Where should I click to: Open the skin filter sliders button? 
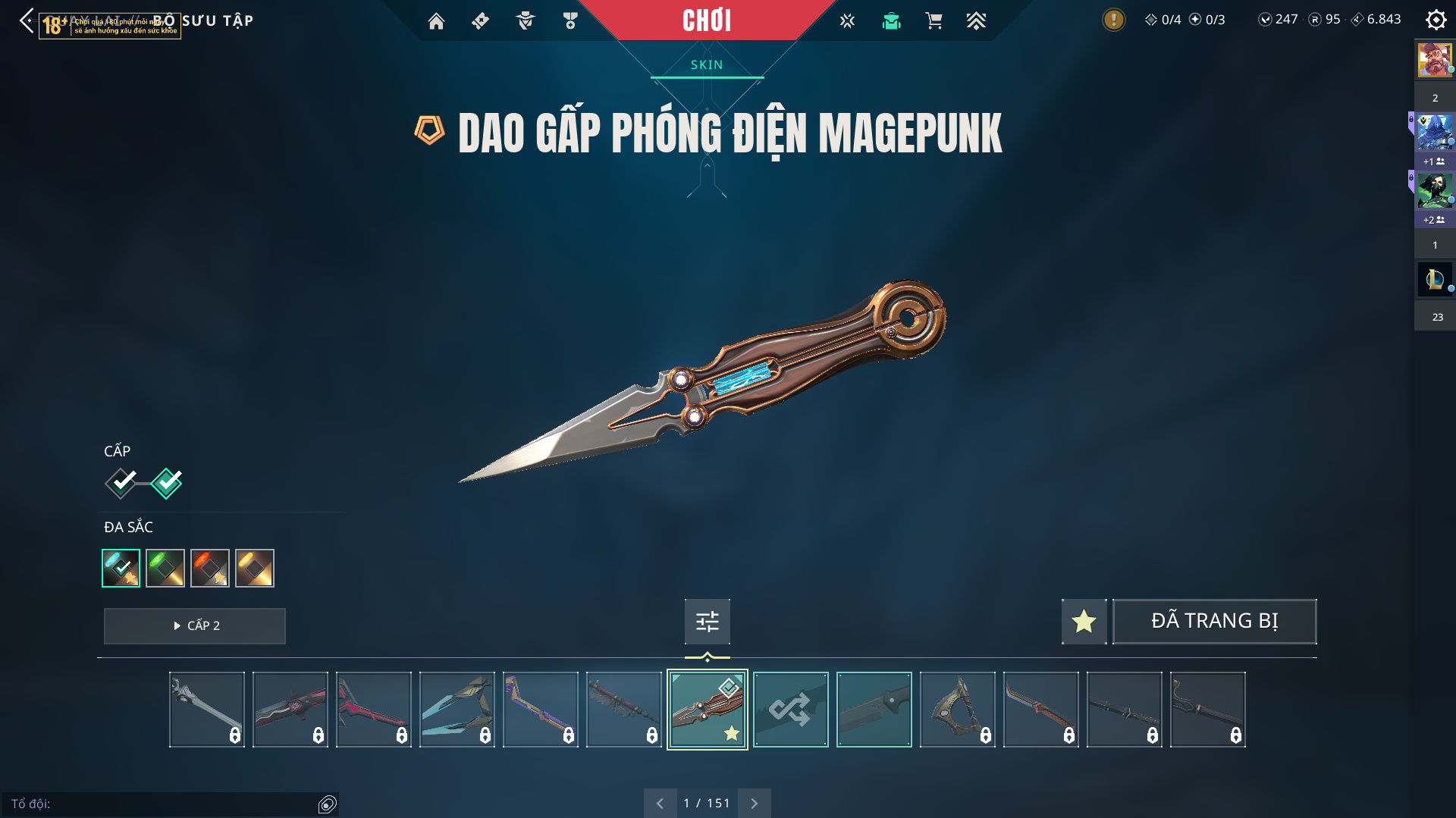pyautogui.click(x=707, y=622)
